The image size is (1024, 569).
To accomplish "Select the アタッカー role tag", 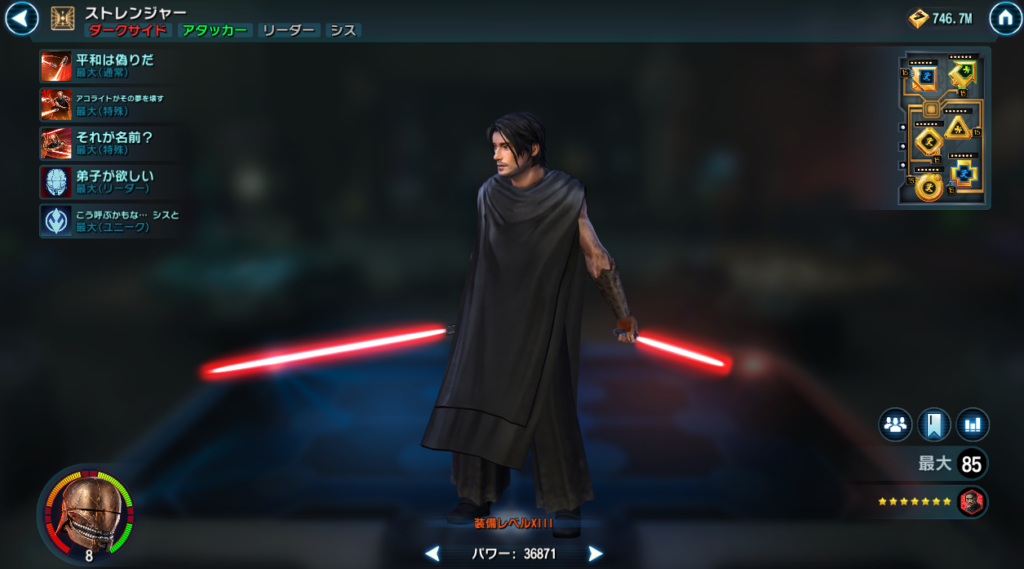I will [214, 31].
